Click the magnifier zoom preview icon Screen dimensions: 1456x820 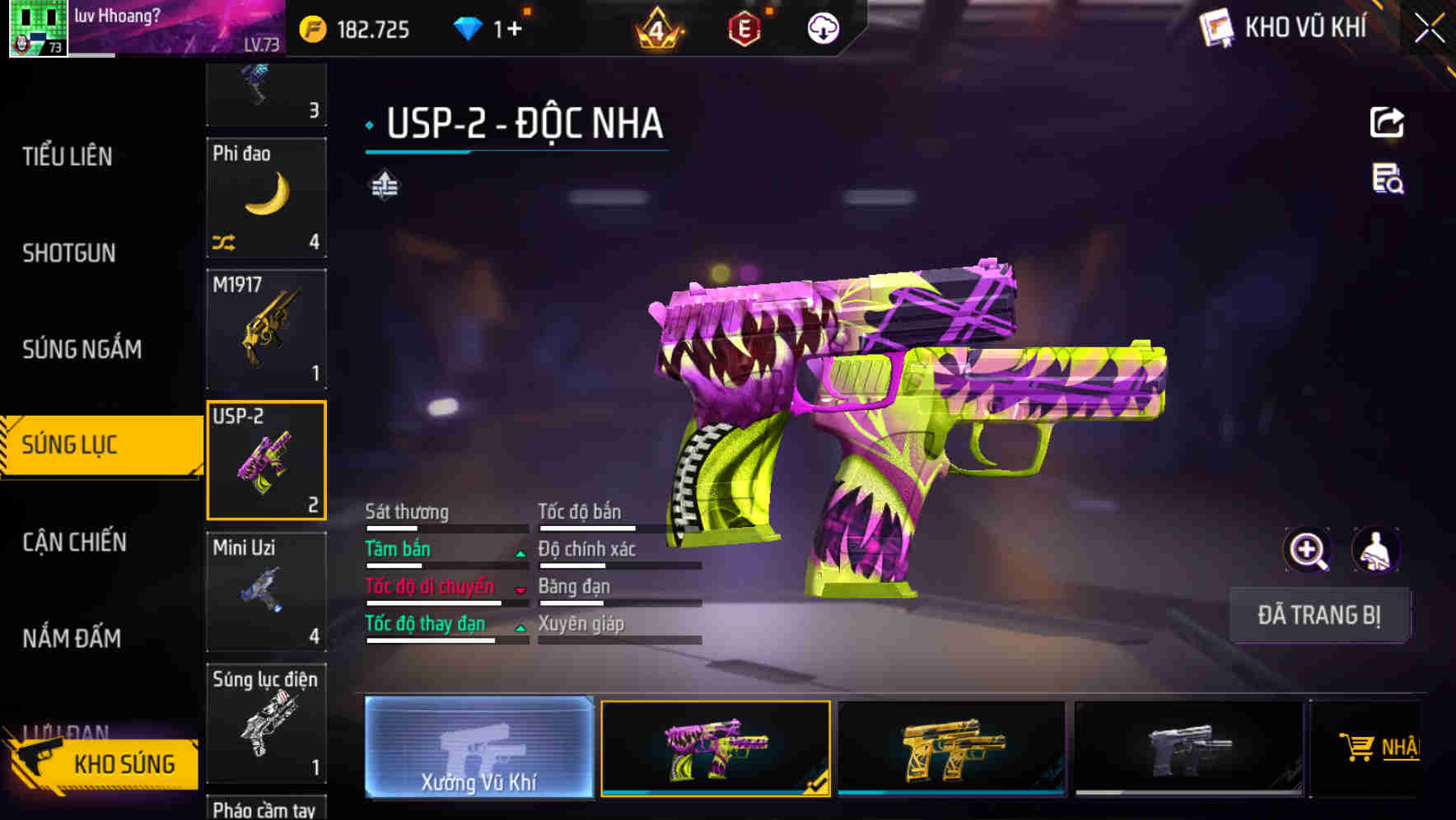tap(1308, 550)
